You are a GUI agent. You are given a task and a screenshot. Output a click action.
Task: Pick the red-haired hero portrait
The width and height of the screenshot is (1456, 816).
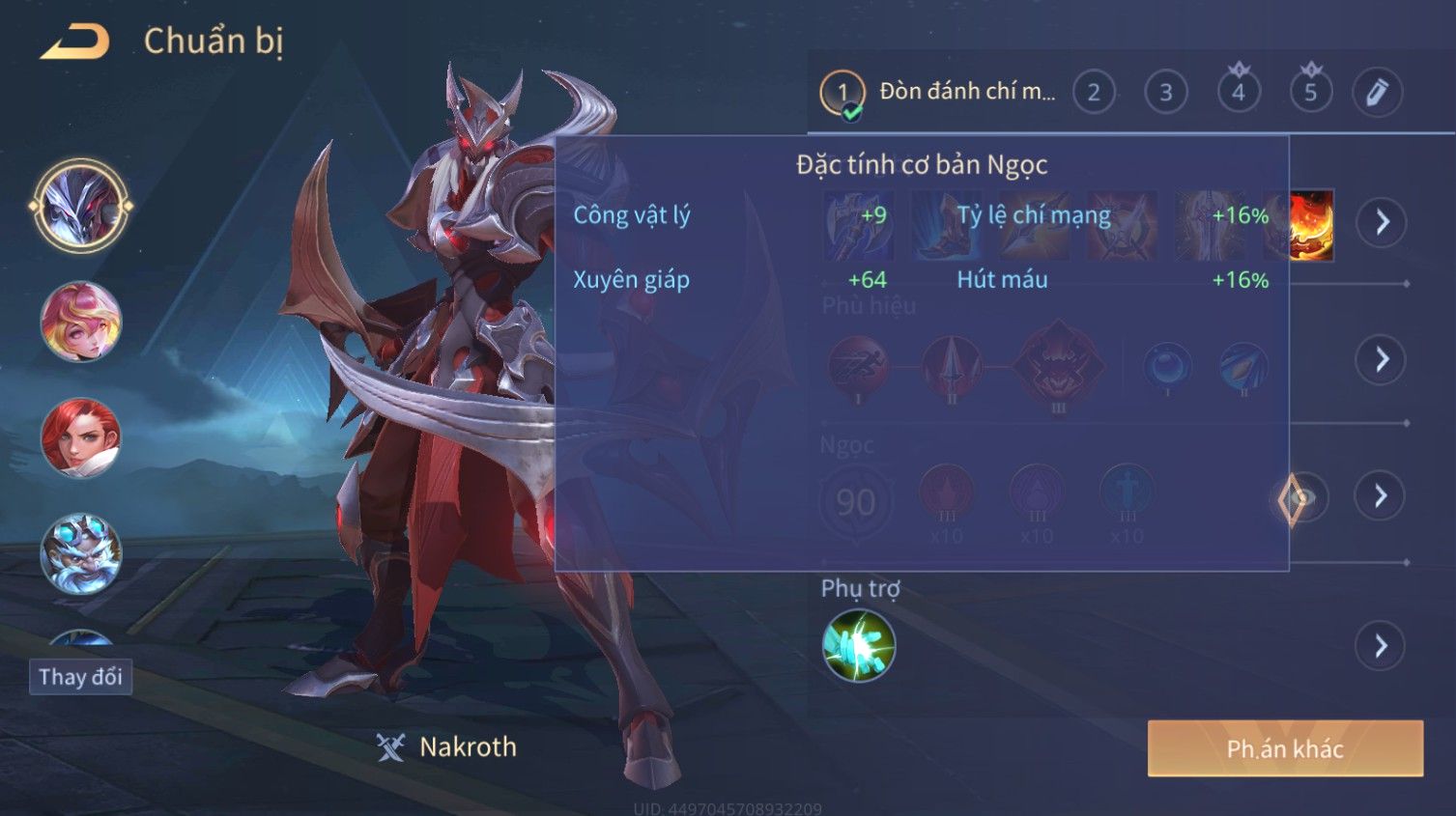pos(81,437)
